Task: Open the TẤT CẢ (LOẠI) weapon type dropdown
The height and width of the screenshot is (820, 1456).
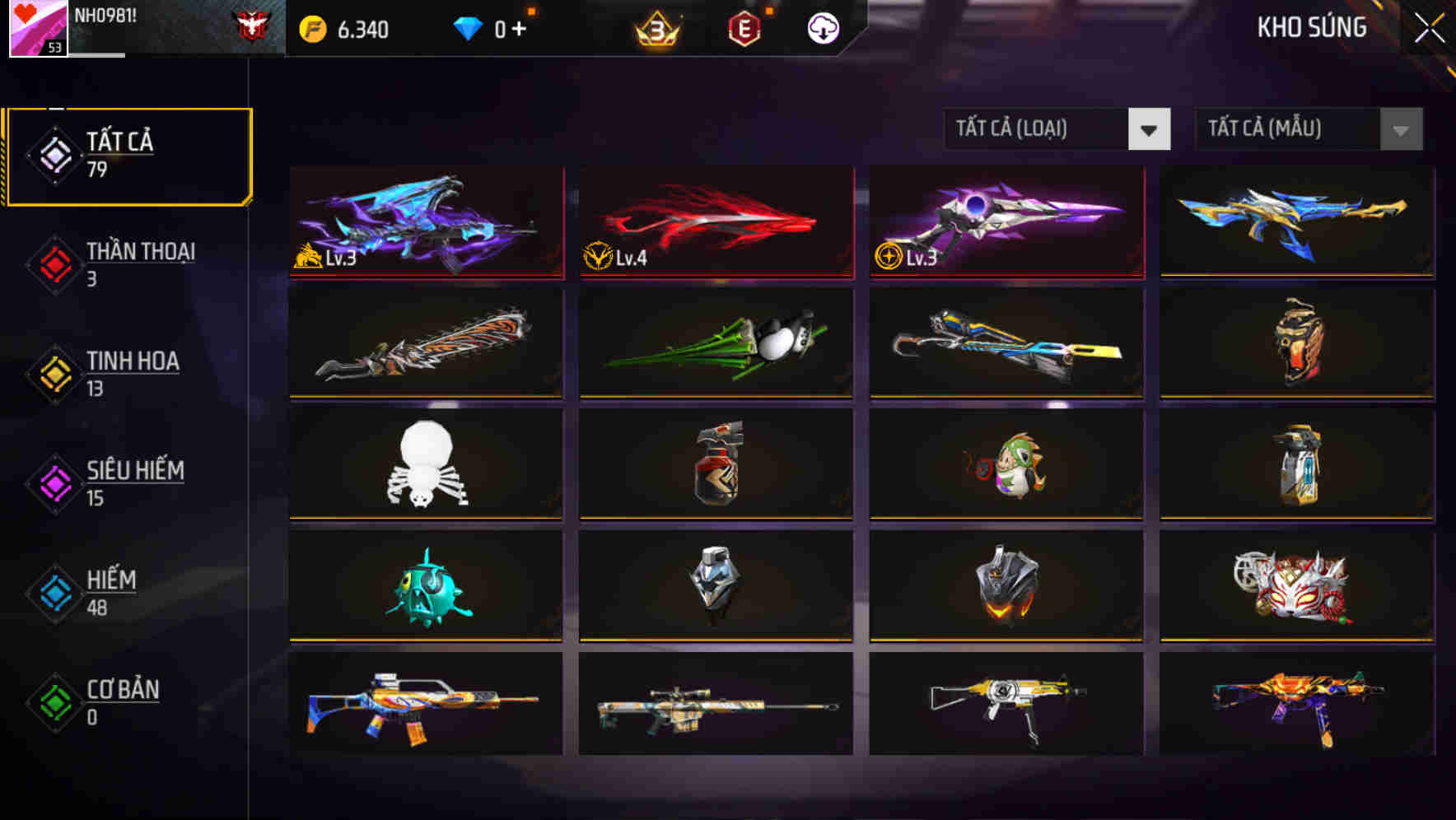Action: 1057,129
